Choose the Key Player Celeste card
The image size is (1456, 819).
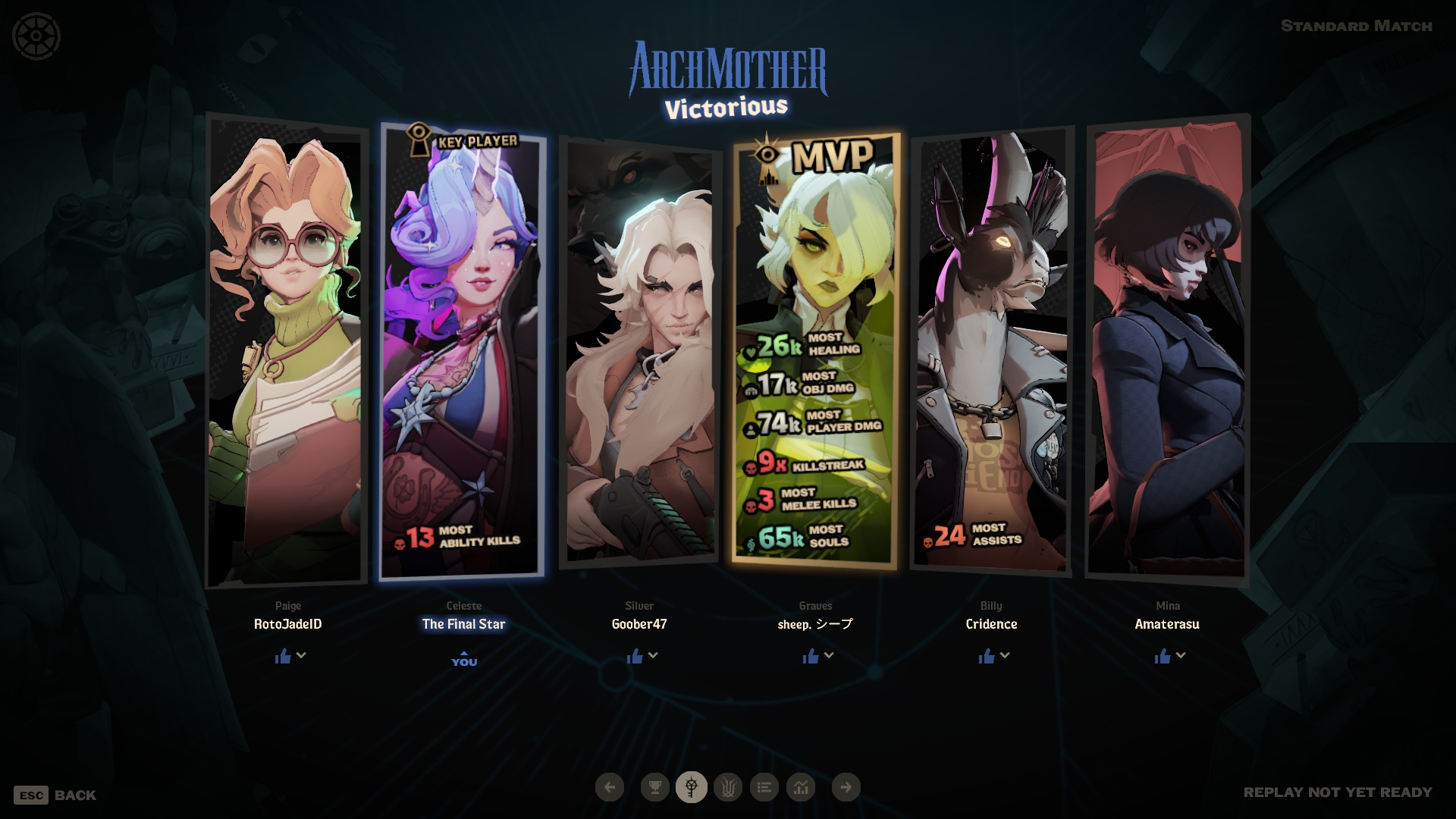tap(463, 349)
